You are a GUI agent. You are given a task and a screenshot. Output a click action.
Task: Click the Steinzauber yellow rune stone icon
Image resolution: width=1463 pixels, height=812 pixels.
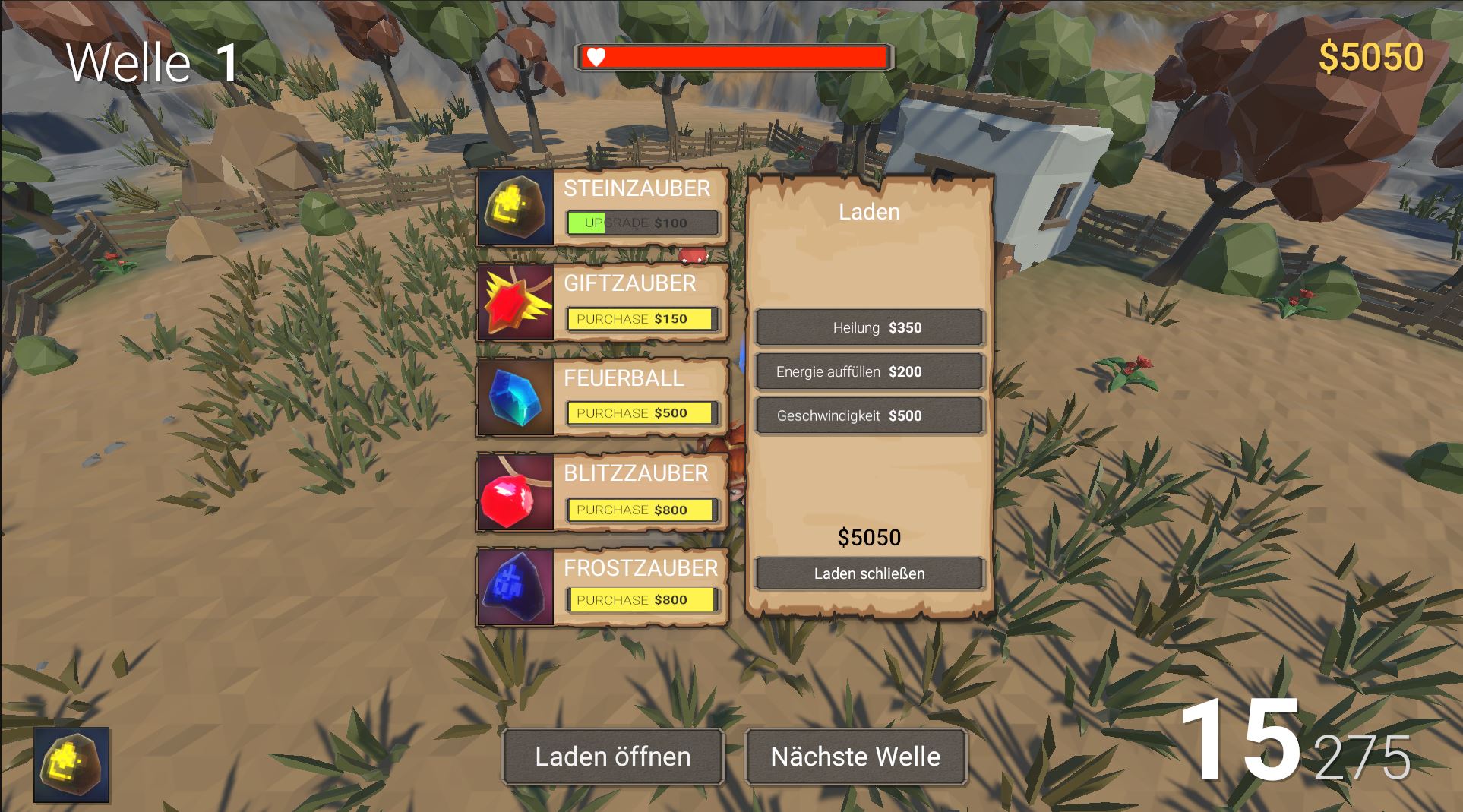point(516,207)
